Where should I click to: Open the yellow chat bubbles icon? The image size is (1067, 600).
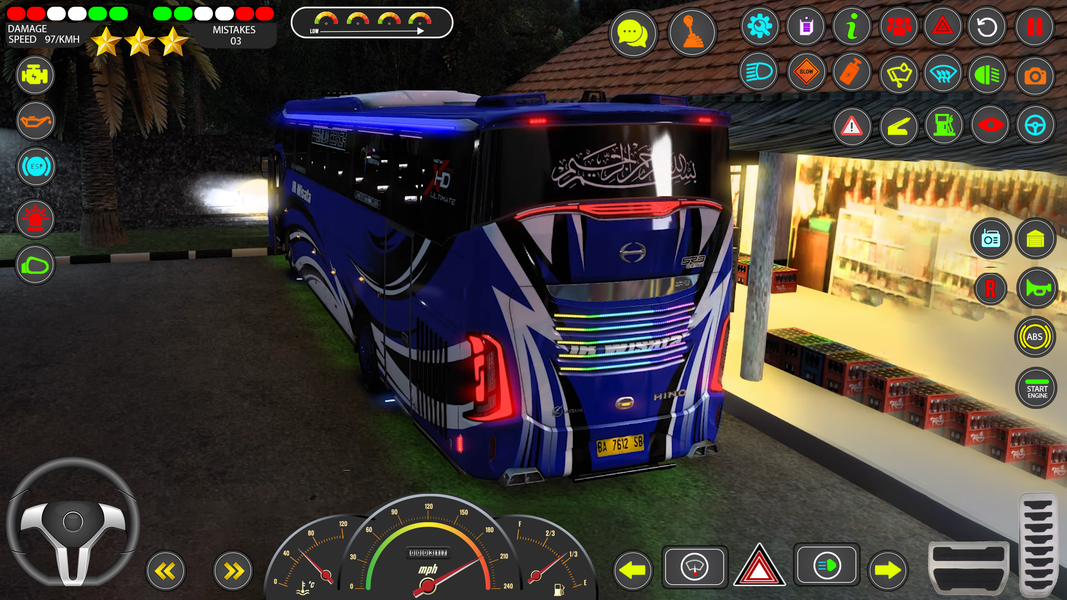pos(633,34)
